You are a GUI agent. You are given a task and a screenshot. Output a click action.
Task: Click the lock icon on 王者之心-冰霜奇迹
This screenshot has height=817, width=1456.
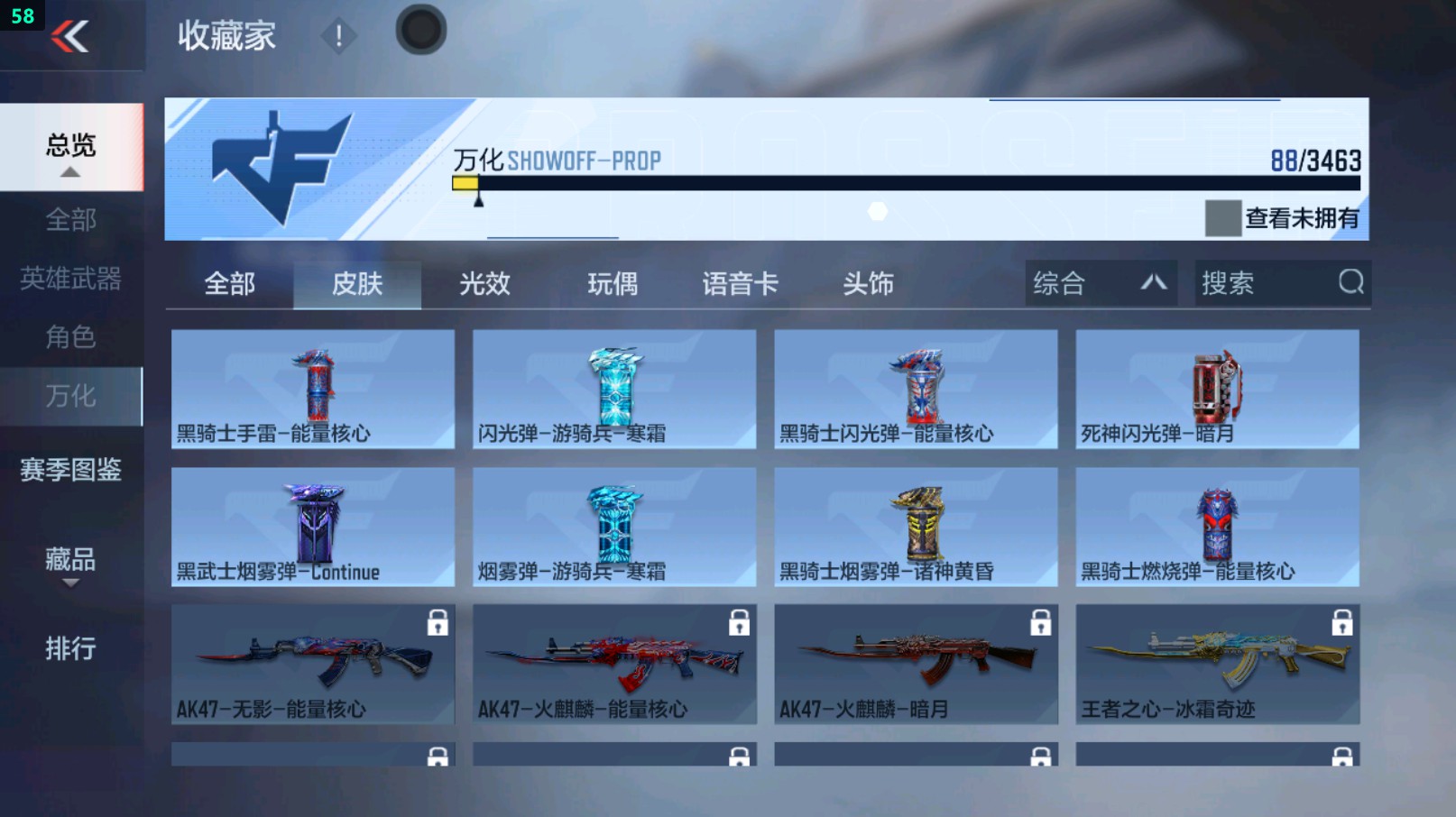click(x=1344, y=624)
